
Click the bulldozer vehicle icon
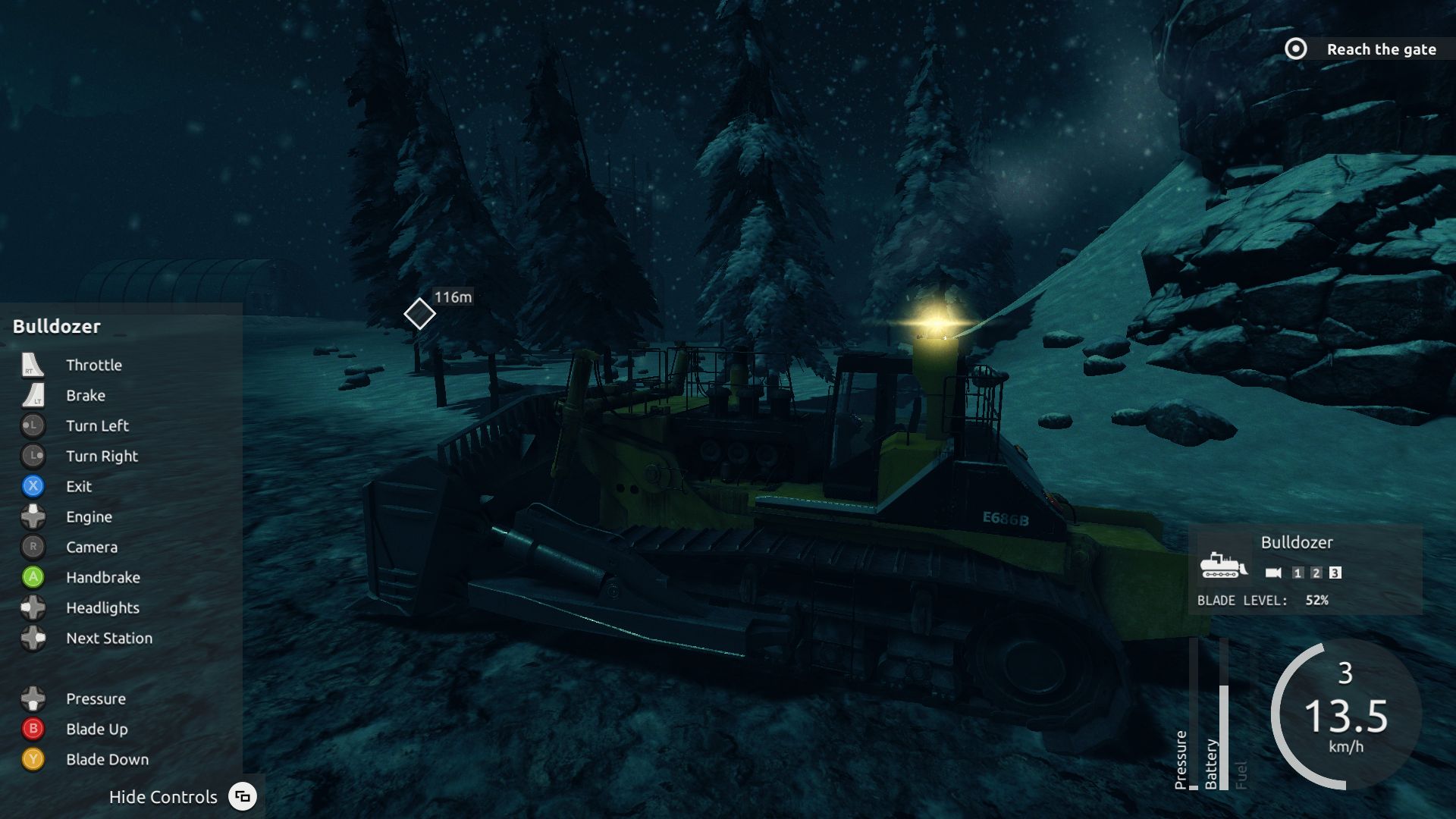[x=1222, y=565]
